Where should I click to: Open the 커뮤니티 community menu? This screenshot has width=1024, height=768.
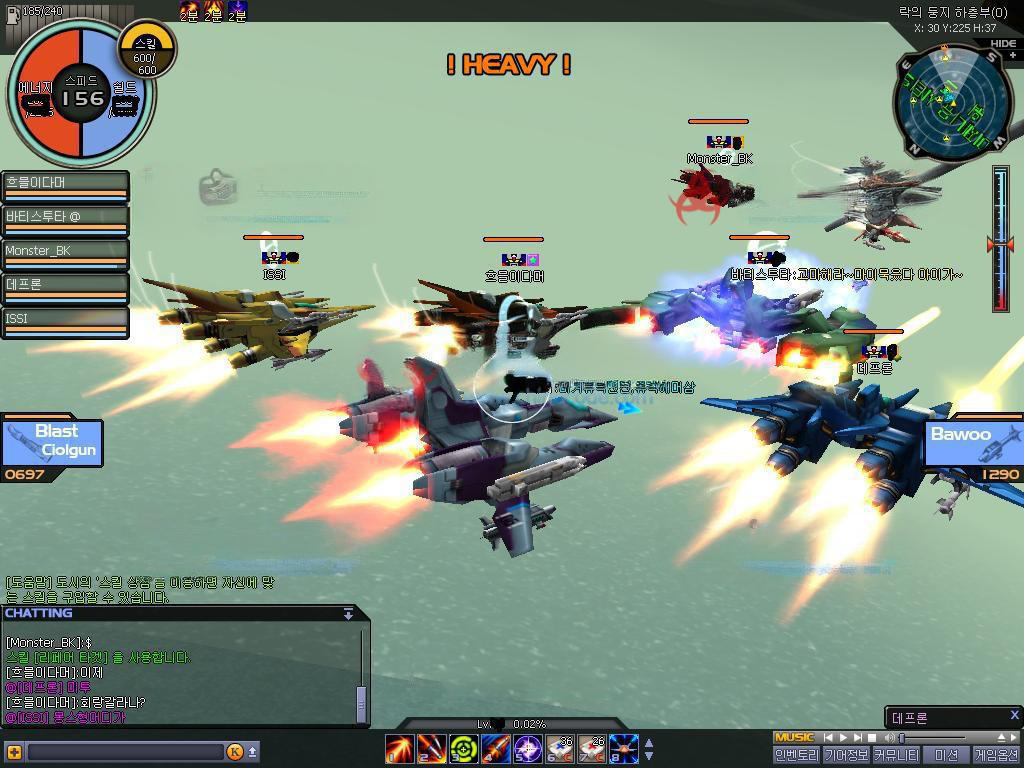[895, 755]
